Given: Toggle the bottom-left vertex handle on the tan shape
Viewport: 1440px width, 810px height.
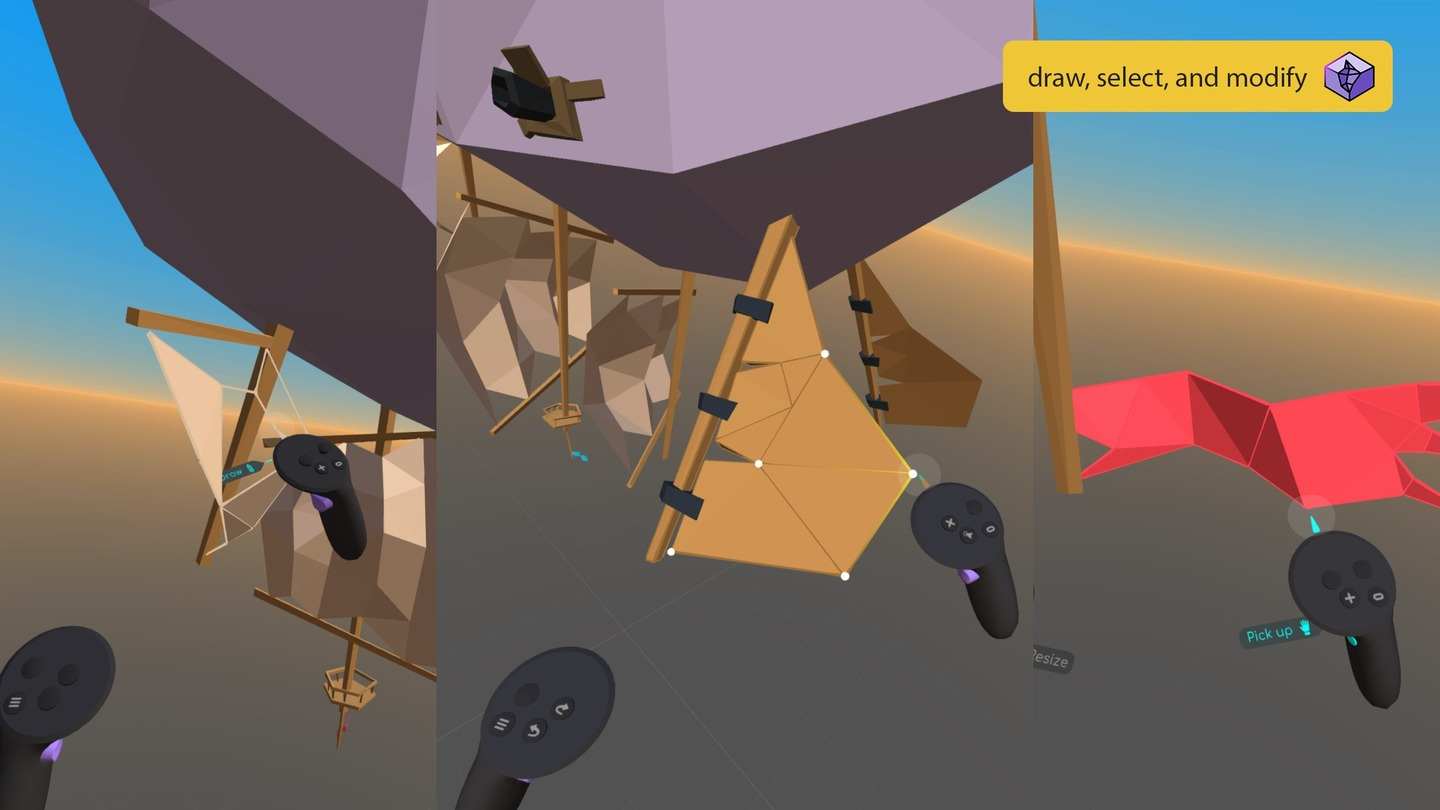Looking at the screenshot, I should pos(670,551).
